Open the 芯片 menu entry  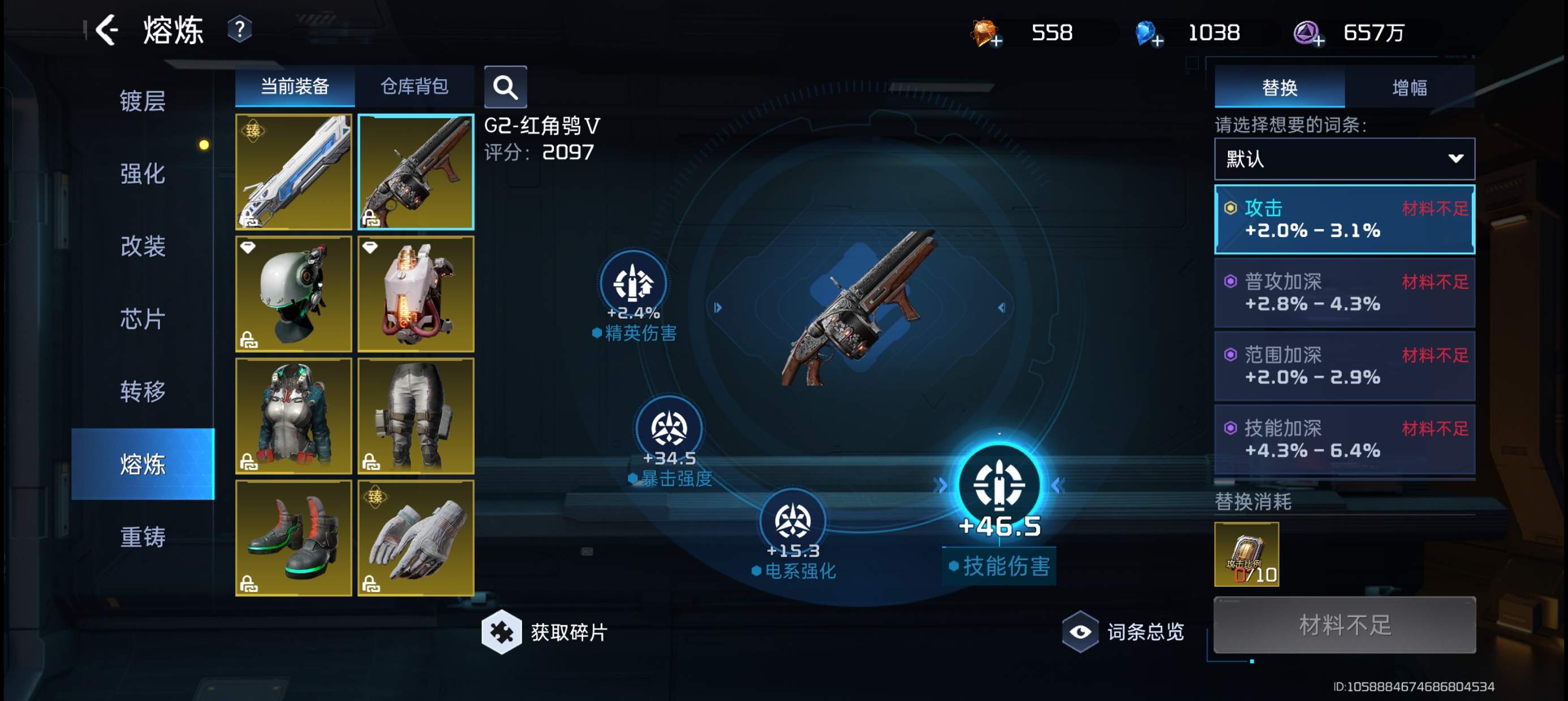(143, 318)
